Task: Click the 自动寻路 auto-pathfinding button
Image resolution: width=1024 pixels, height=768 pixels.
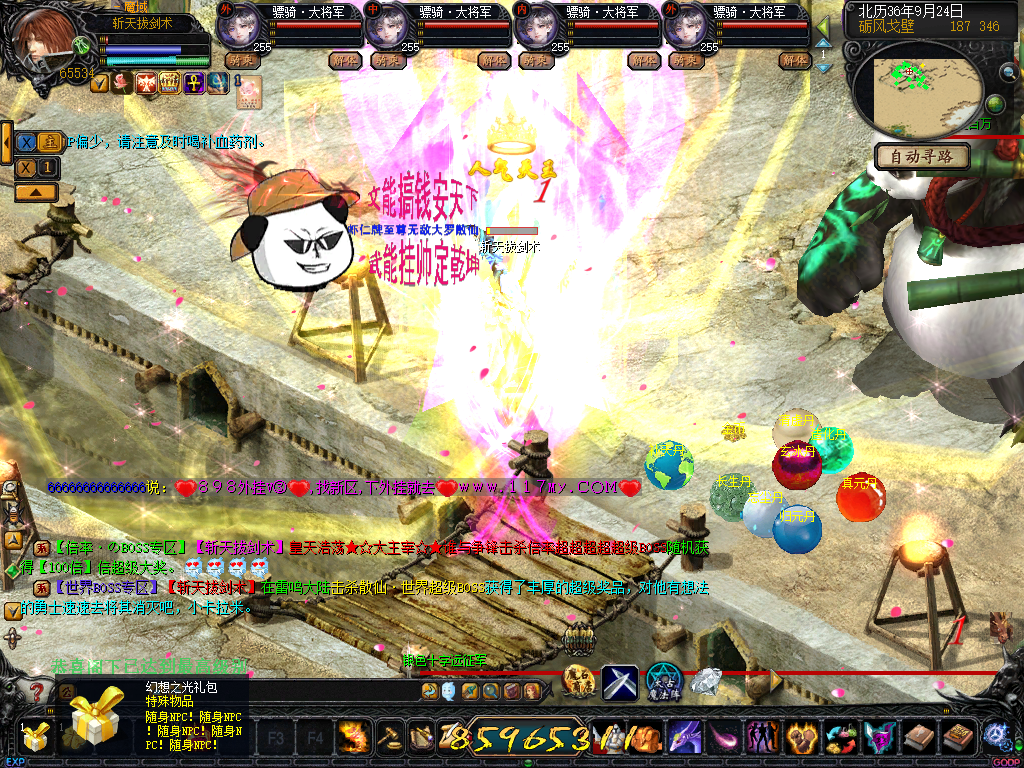Action: tap(922, 157)
